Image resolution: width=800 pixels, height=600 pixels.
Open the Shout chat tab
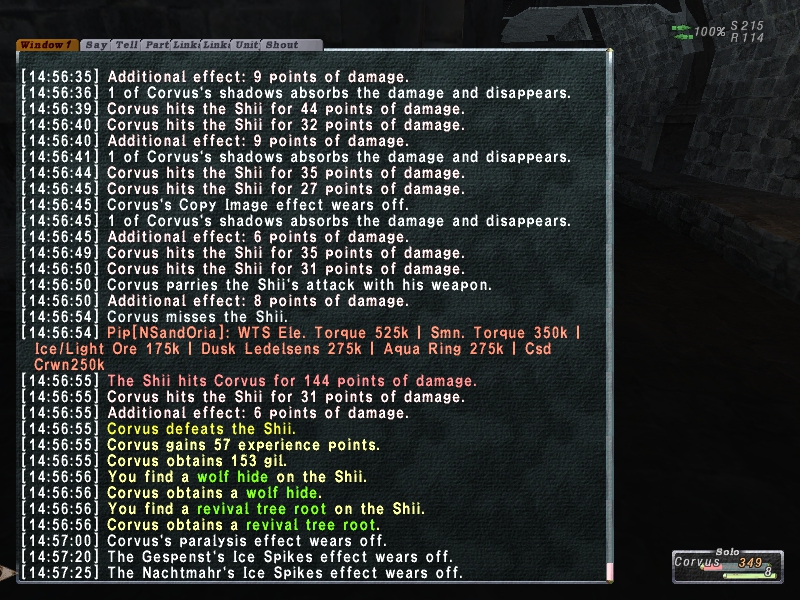tap(282, 45)
